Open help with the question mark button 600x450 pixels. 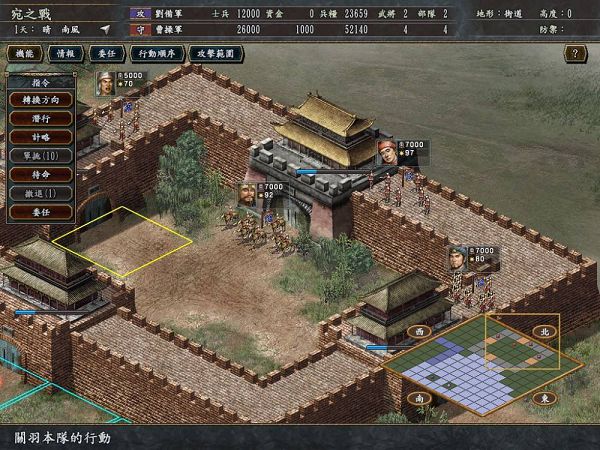[575, 53]
